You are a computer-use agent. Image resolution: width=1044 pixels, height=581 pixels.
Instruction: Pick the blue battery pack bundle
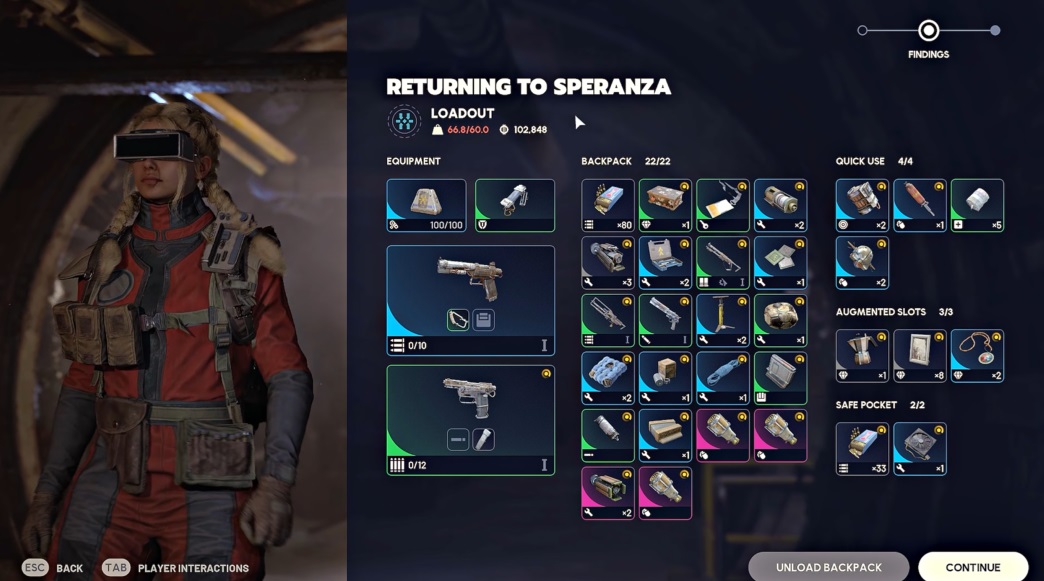click(607, 378)
